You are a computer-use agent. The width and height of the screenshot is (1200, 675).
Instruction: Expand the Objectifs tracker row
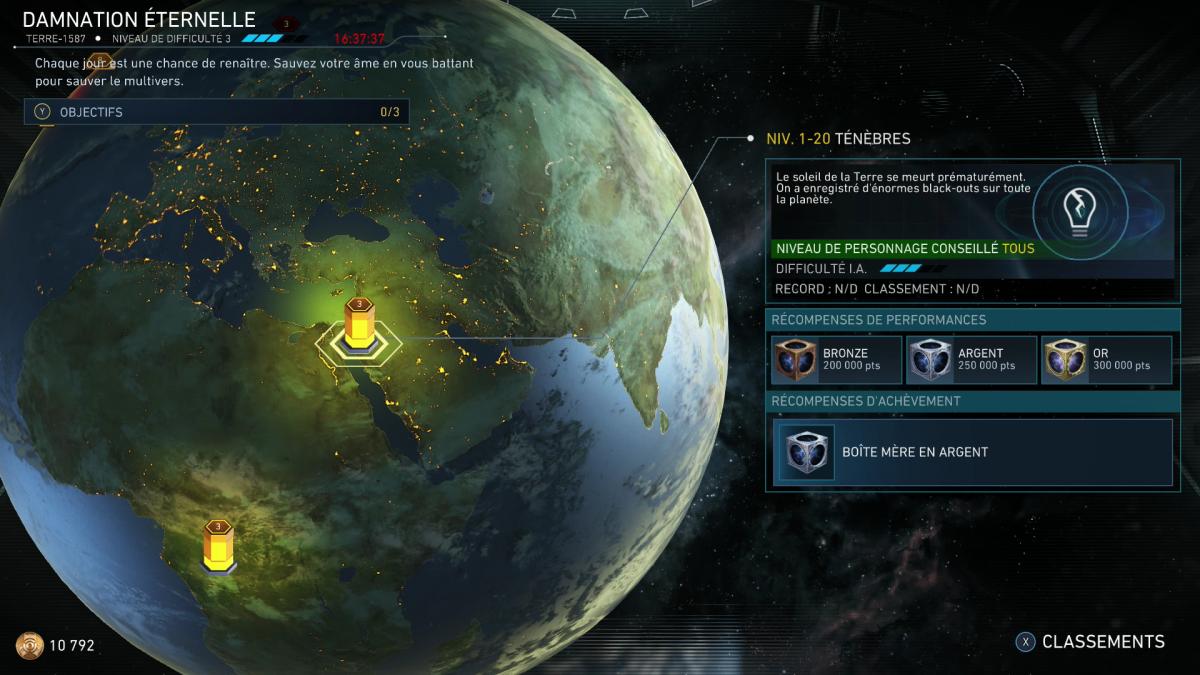coord(216,112)
